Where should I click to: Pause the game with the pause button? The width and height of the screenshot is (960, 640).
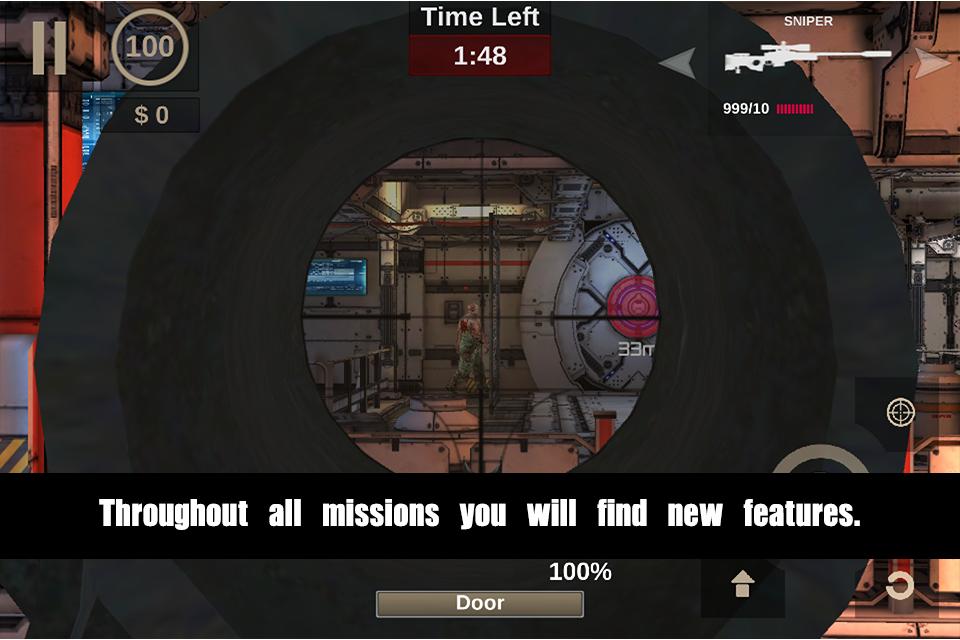49,47
